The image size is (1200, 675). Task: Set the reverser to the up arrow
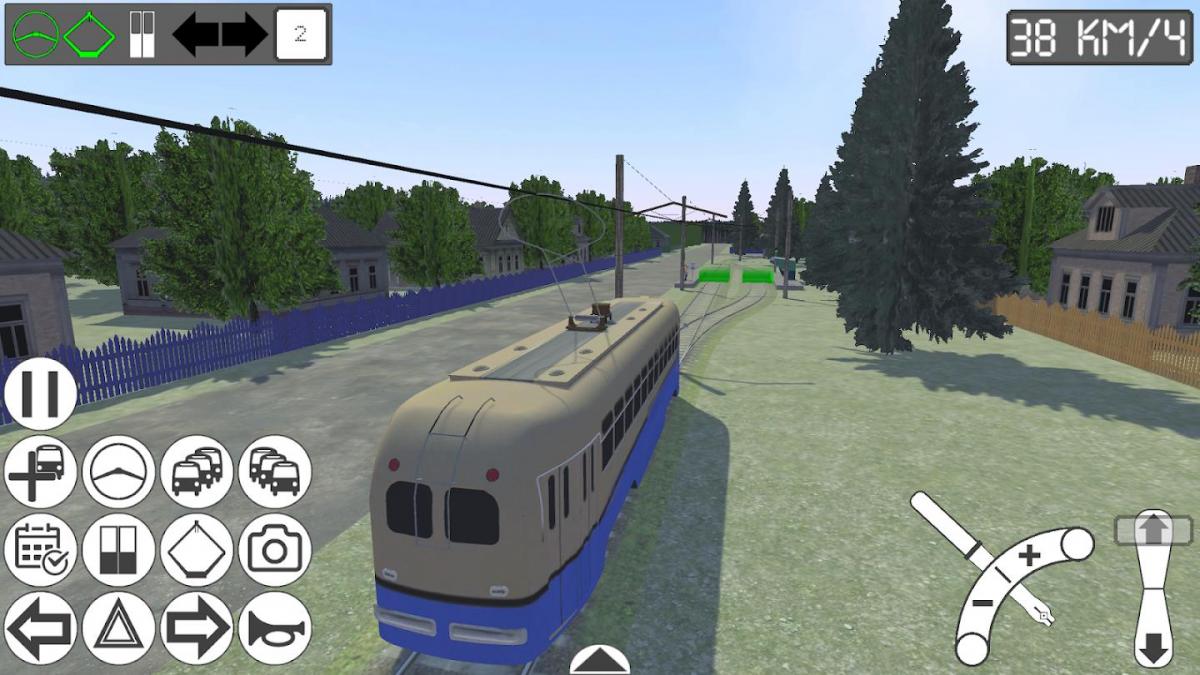pyautogui.click(x=1153, y=528)
